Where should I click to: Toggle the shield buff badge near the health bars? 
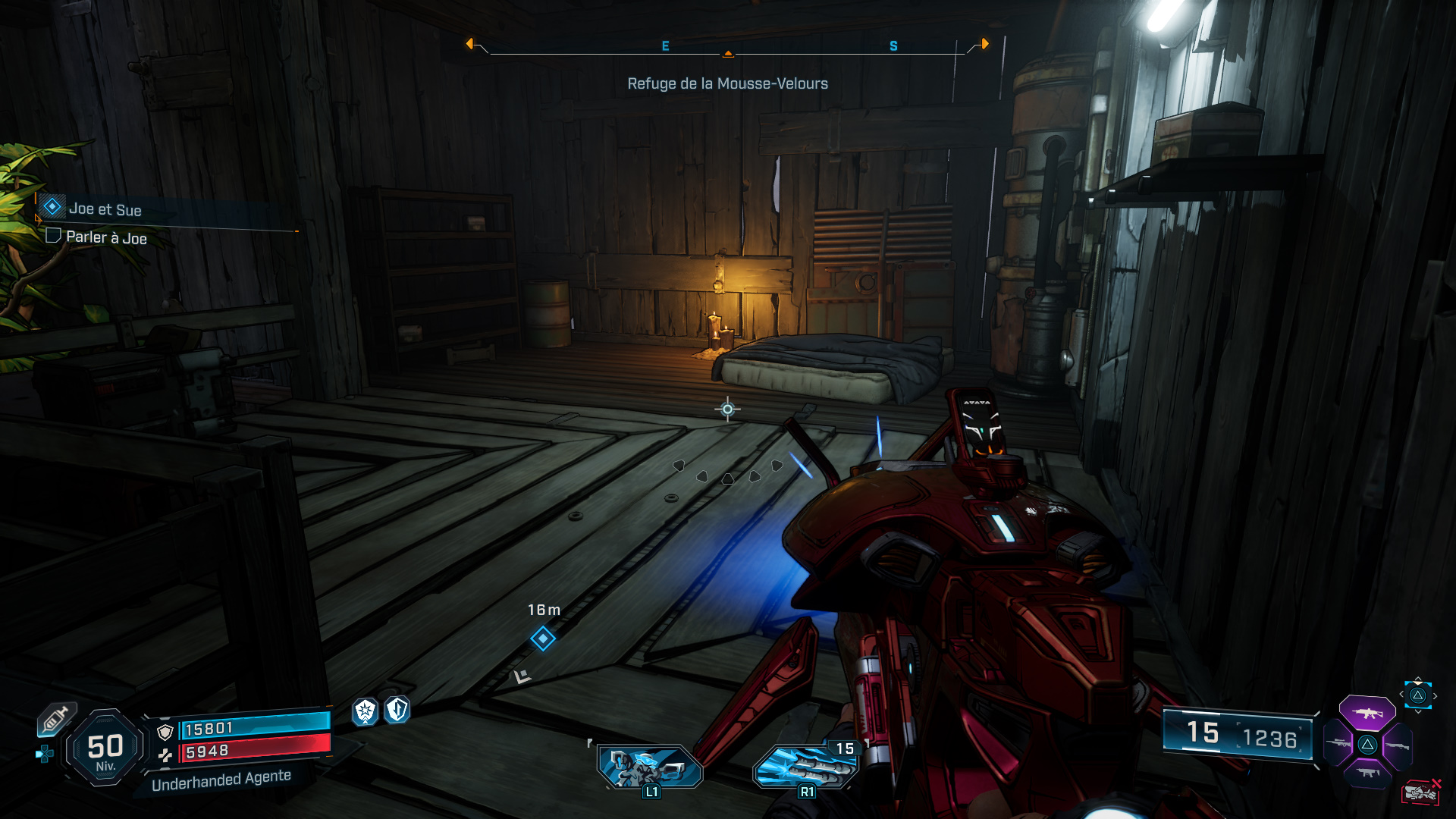398,711
